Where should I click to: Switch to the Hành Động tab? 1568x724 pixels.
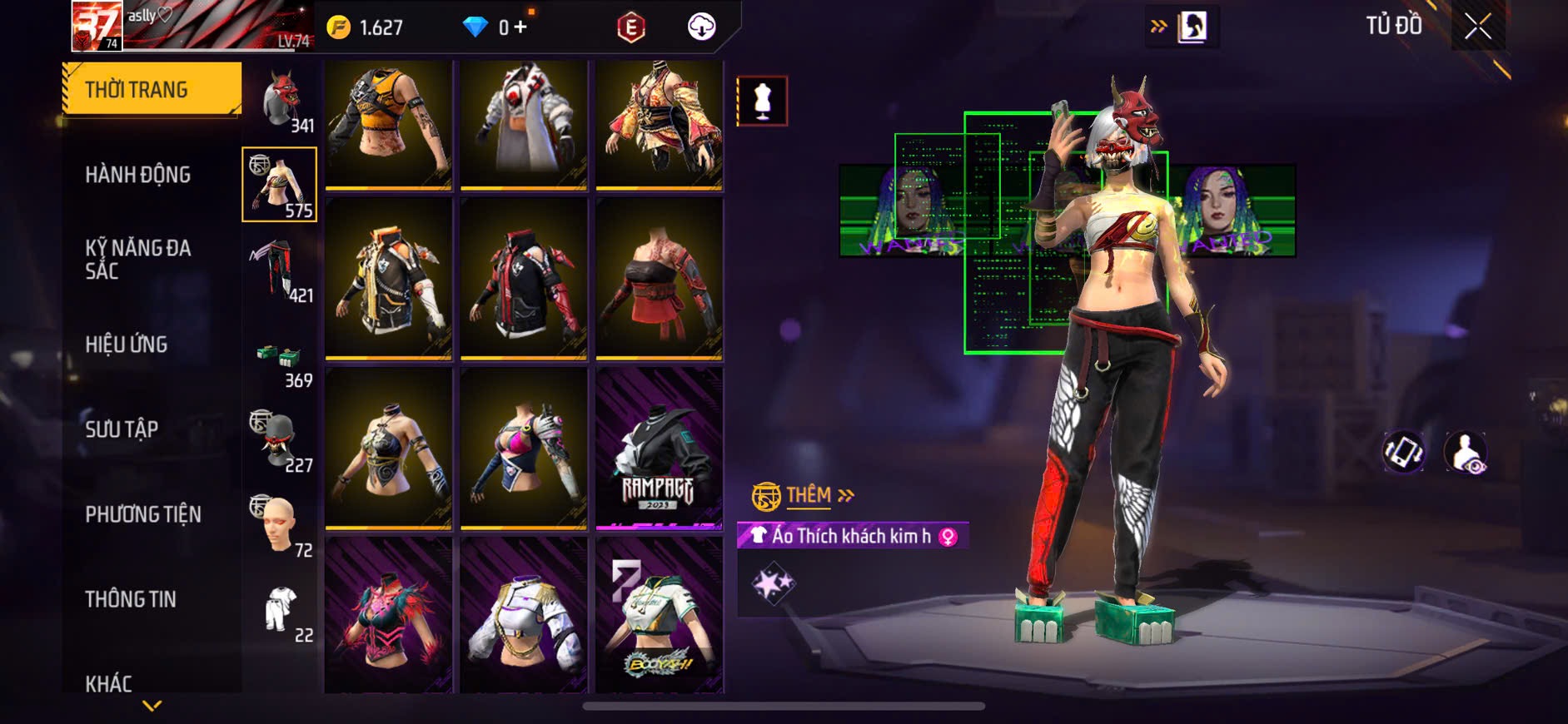tap(138, 175)
